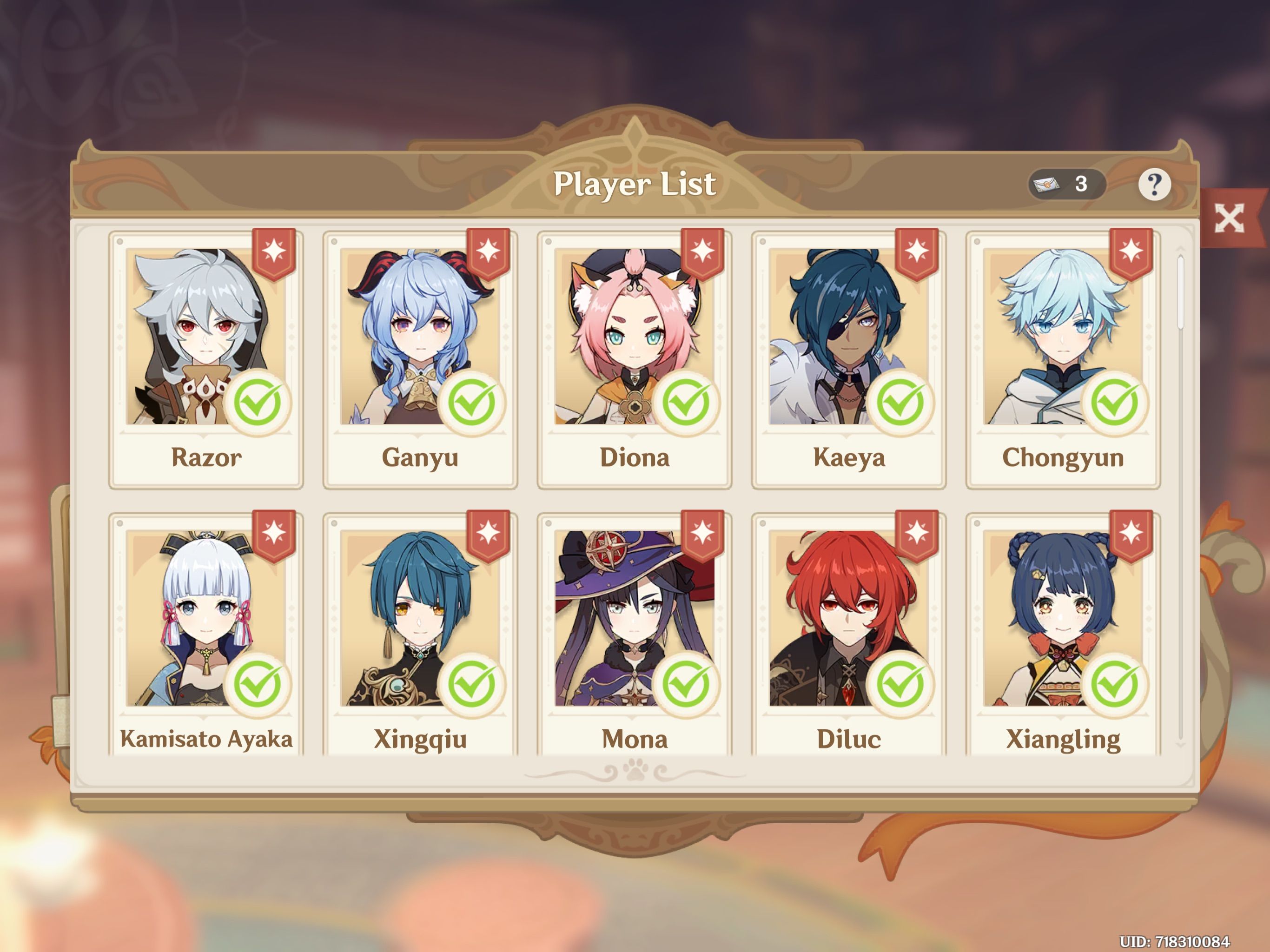Open the mail envelope icon
This screenshot has width=1270, height=952.
(x=1047, y=185)
